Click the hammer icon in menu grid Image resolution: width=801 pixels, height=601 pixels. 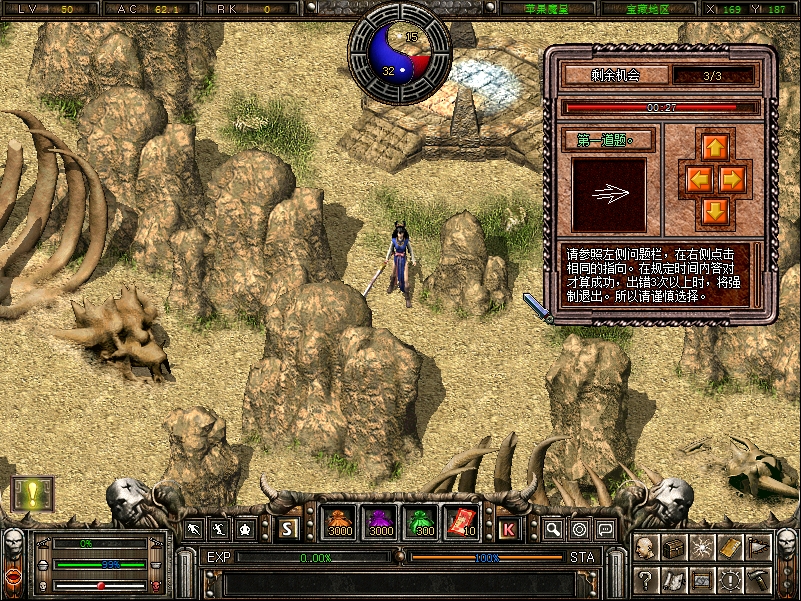tap(758, 578)
